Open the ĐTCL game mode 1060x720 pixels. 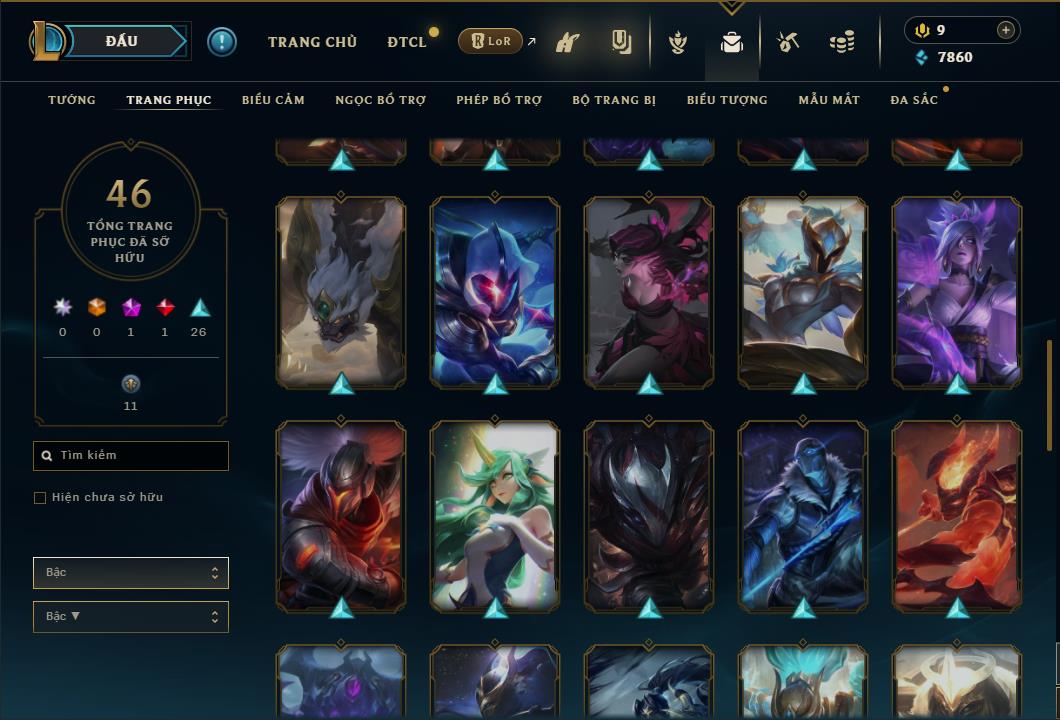[x=407, y=42]
